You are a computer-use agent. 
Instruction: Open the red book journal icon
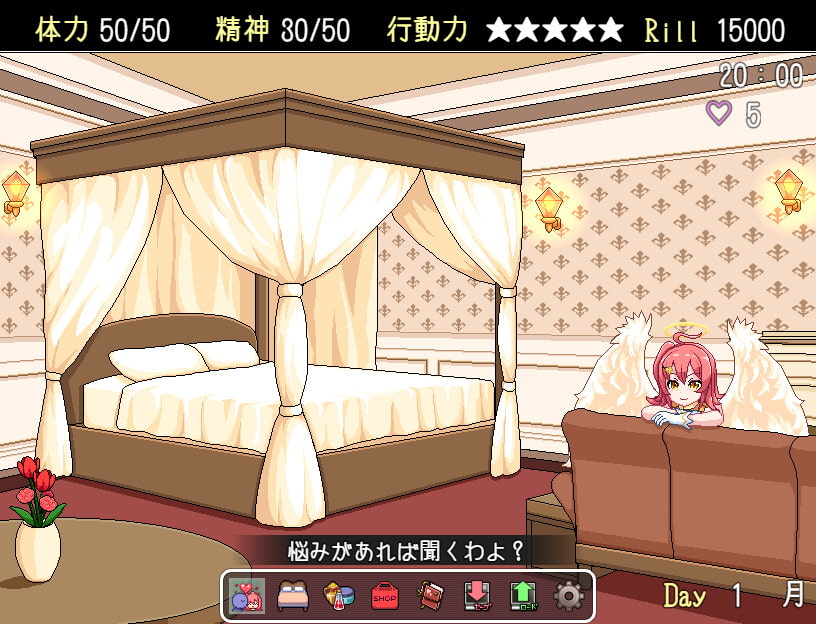(x=431, y=595)
